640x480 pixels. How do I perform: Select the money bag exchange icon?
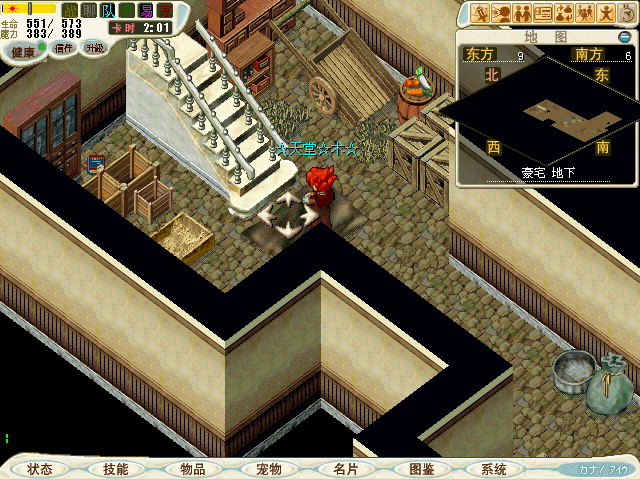pyautogui.click(x=566, y=13)
